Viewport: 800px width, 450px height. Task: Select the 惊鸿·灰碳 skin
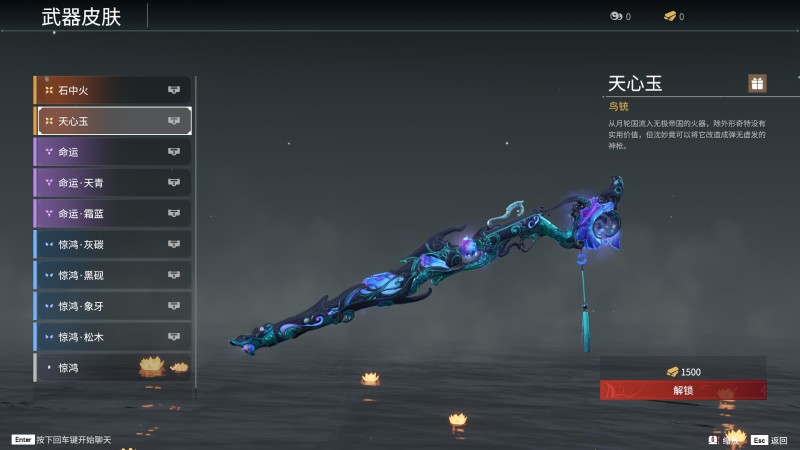[112, 244]
